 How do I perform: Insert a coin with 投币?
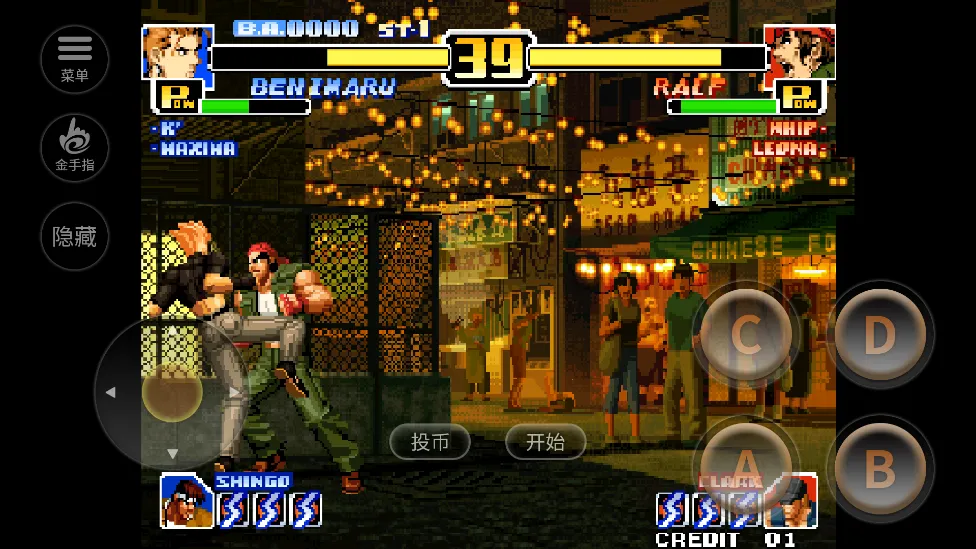click(430, 442)
